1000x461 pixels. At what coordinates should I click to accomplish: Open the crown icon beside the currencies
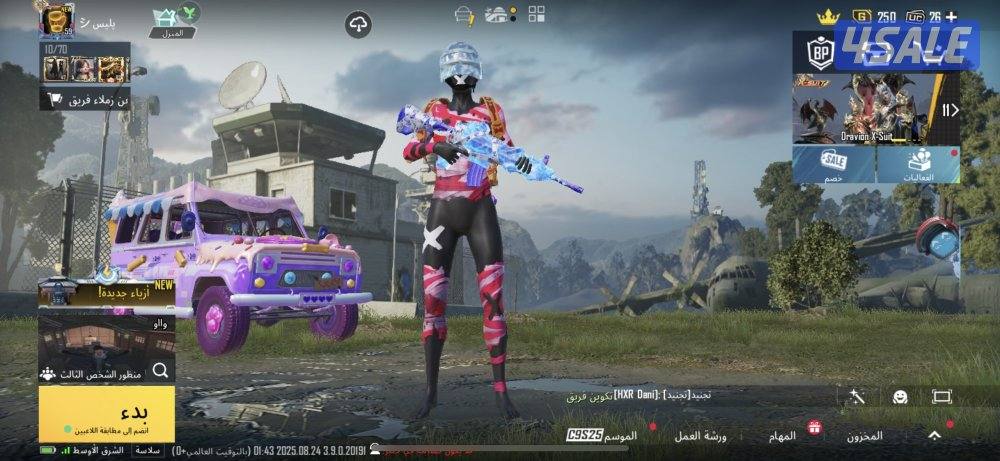click(827, 17)
